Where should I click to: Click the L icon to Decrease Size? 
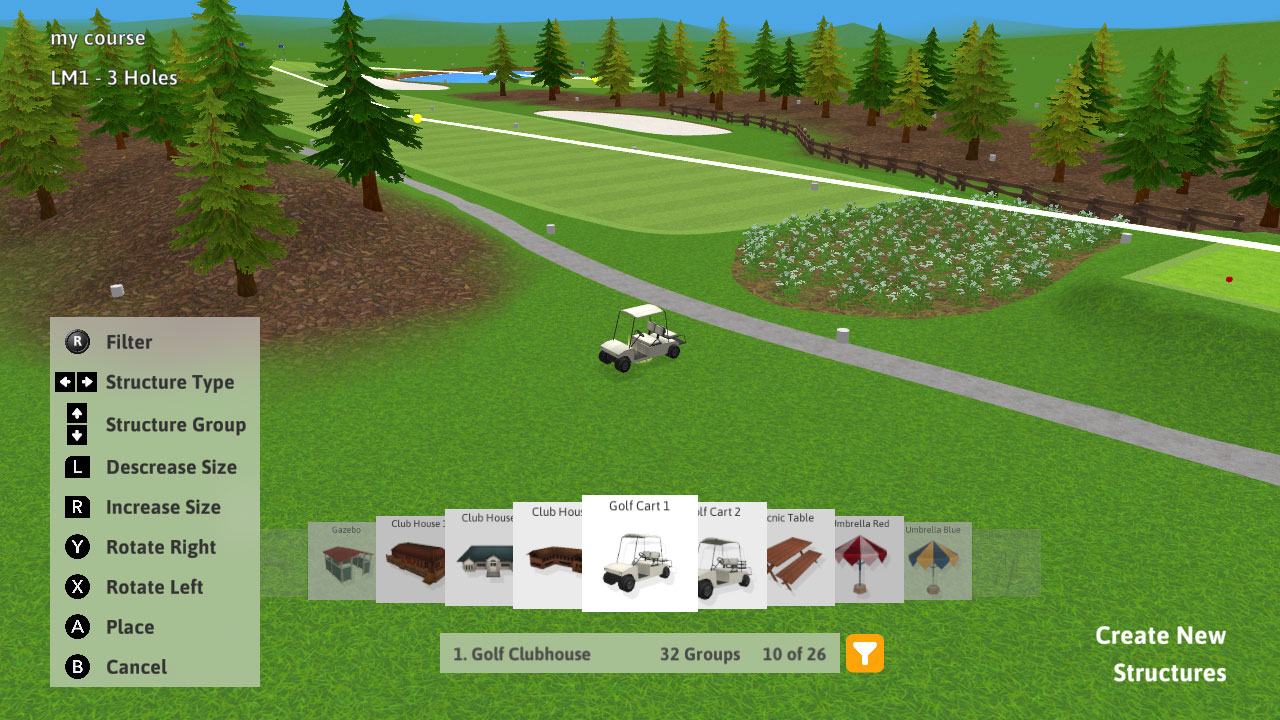click(x=78, y=467)
